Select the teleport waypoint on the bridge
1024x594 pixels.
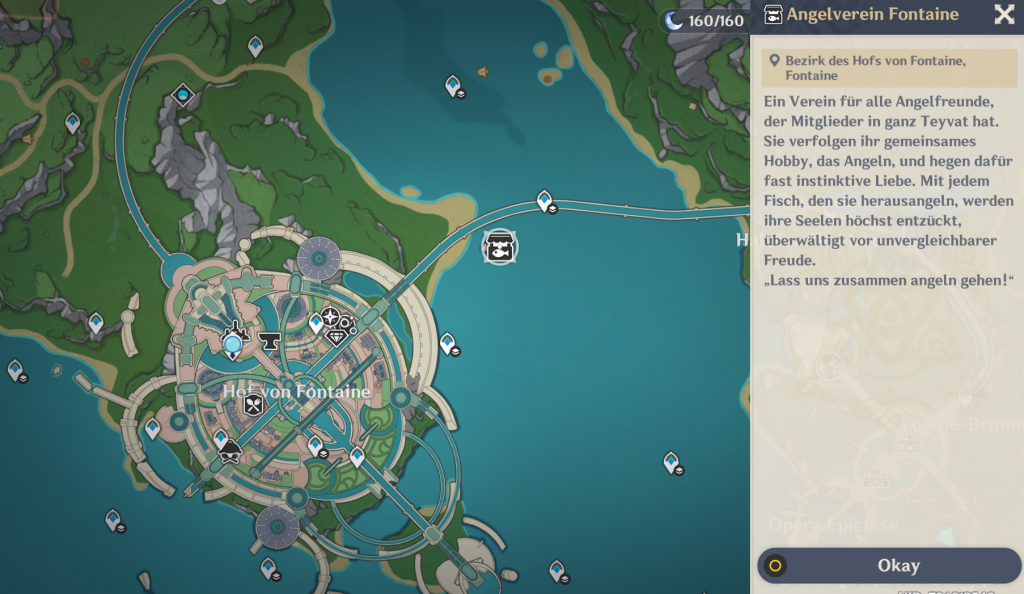point(545,201)
